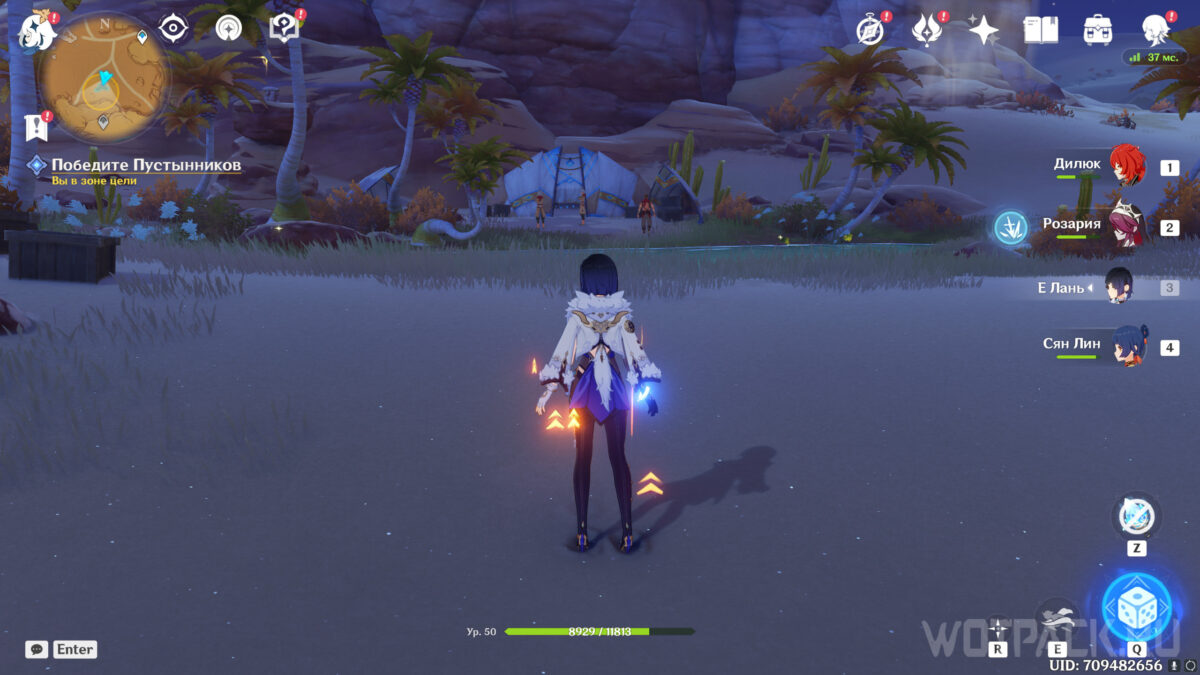
Task: Open the eye icon beside the minimap
Action: [174, 29]
